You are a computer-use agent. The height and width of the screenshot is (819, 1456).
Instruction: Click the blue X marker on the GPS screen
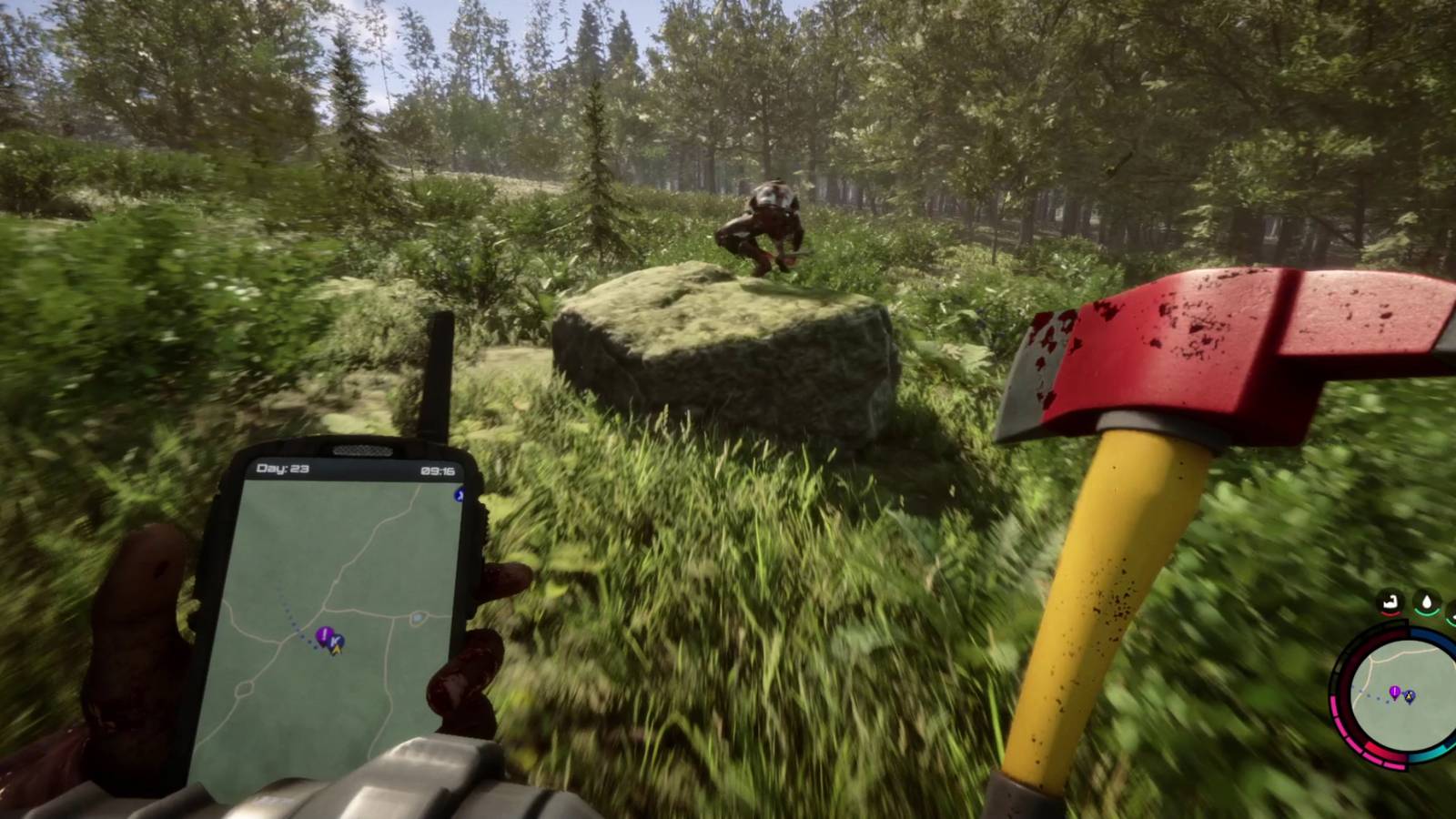[x=460, y=496]
